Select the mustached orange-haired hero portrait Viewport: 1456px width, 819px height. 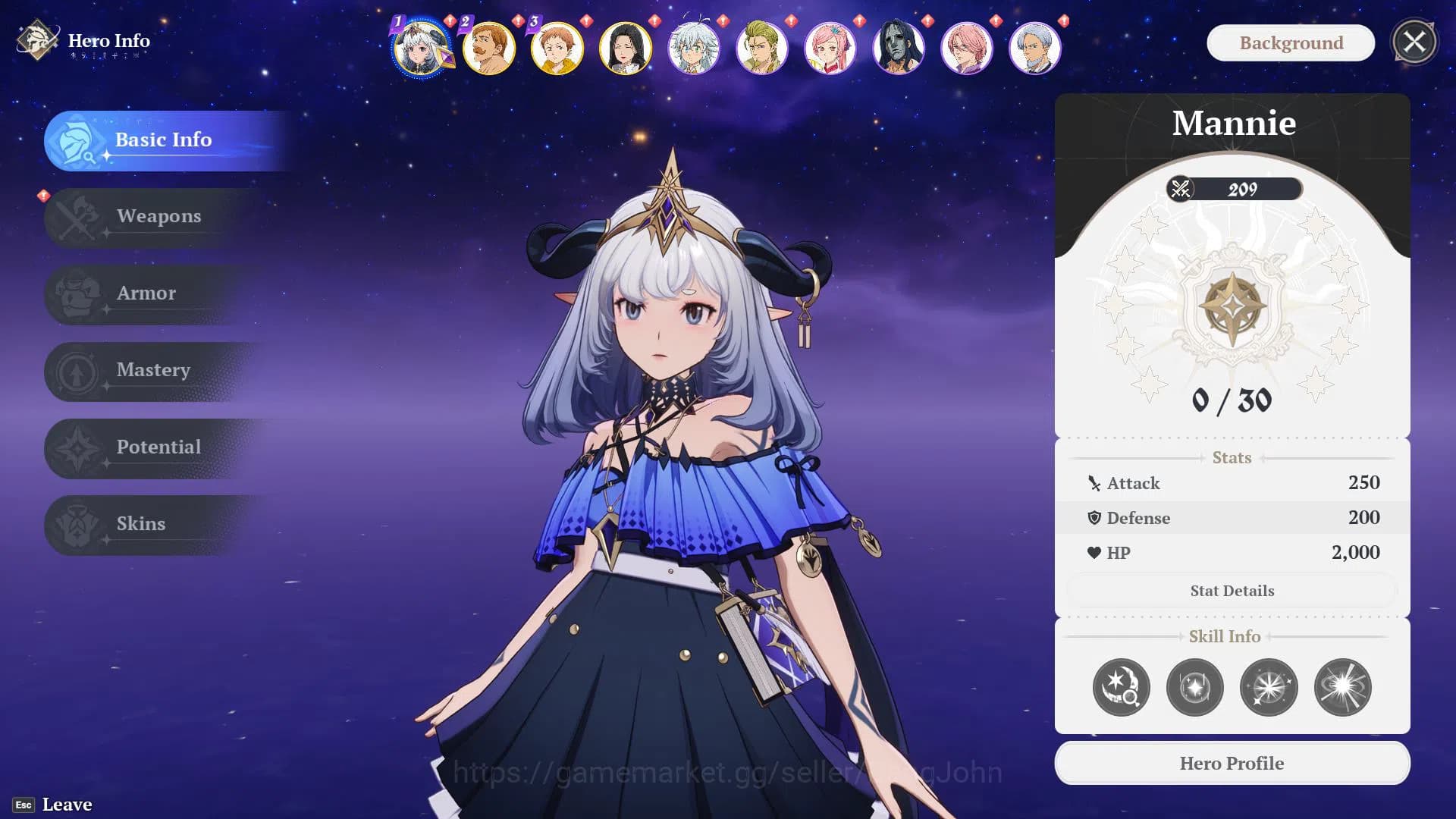pyautogui.click(x=489, y=49)
